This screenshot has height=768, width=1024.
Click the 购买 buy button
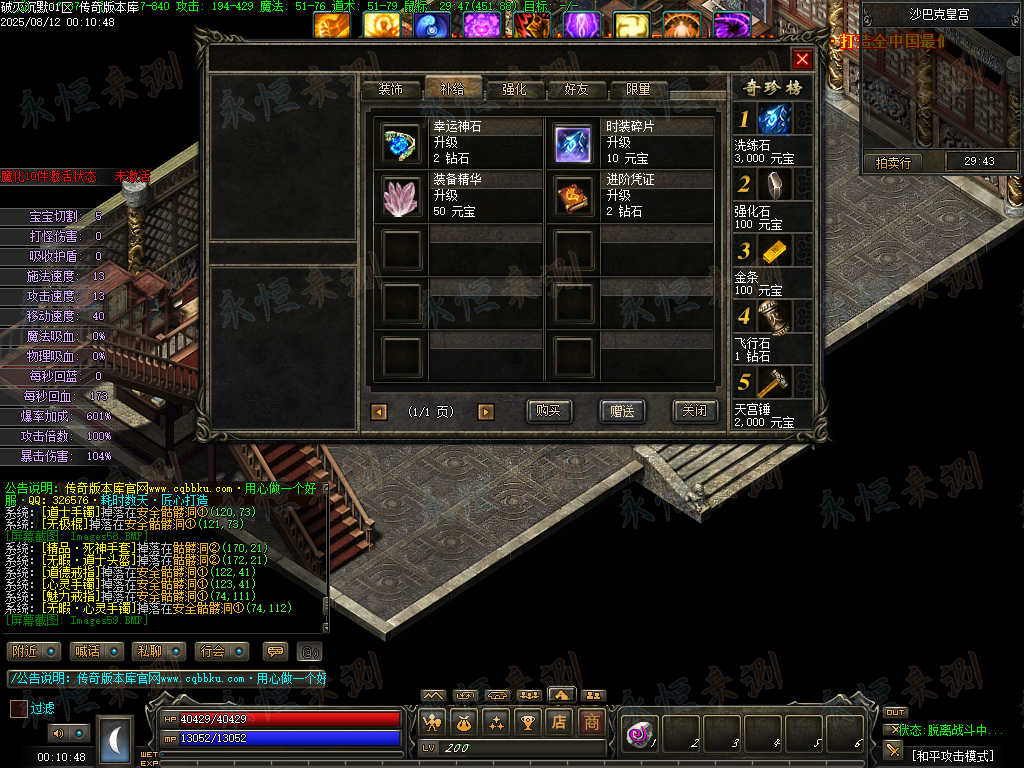pos(549,411)
